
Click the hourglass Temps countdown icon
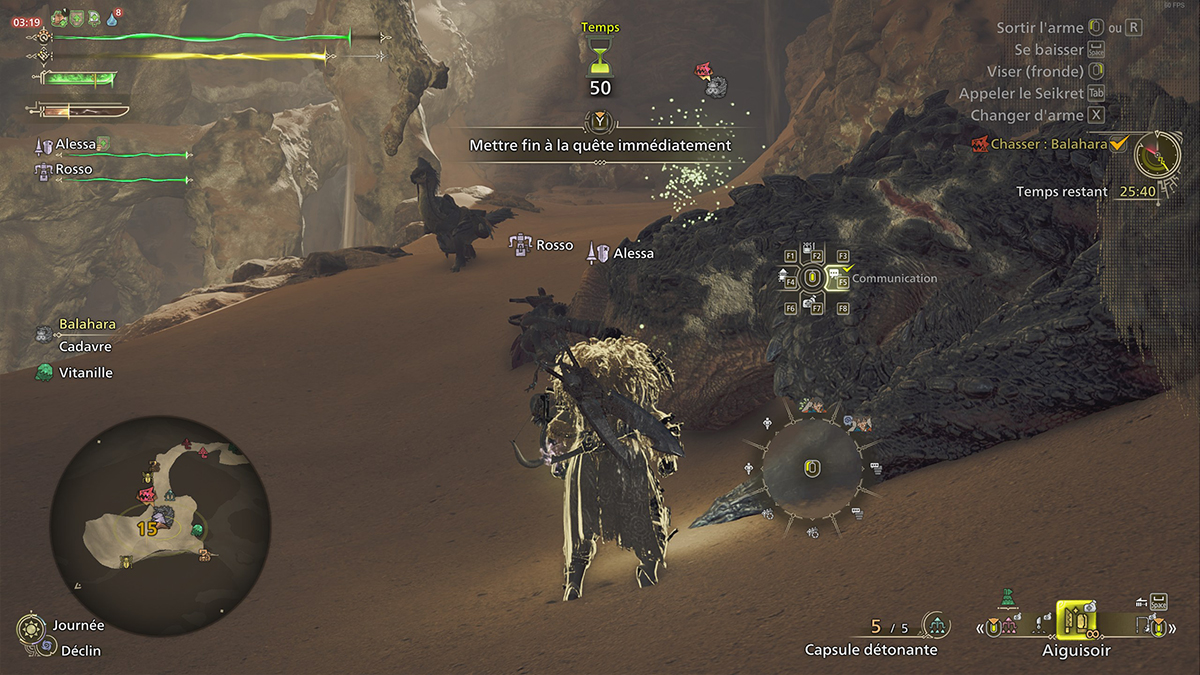[x=600, y=58]
